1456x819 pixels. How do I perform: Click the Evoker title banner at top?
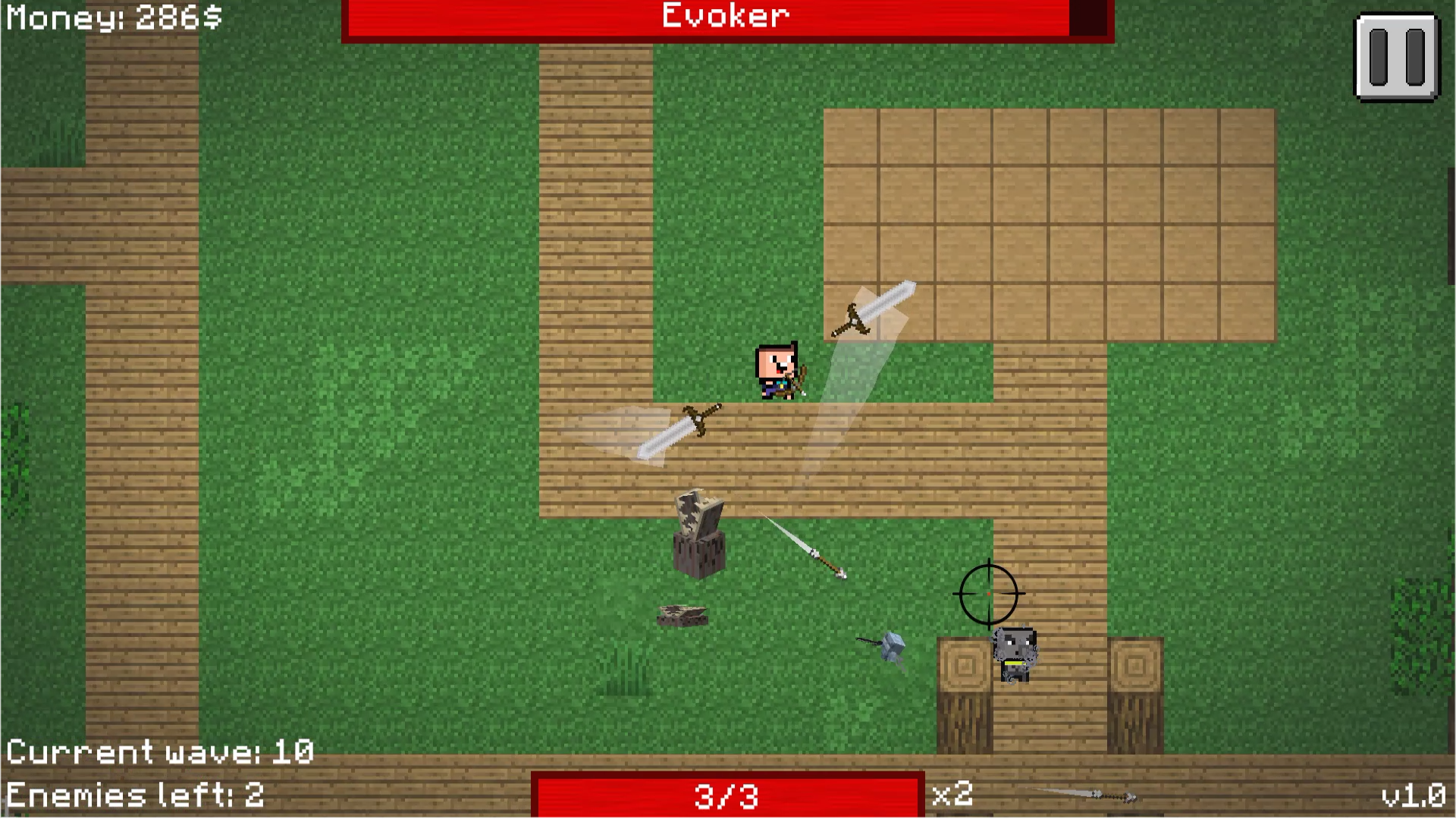pos(724,17)
